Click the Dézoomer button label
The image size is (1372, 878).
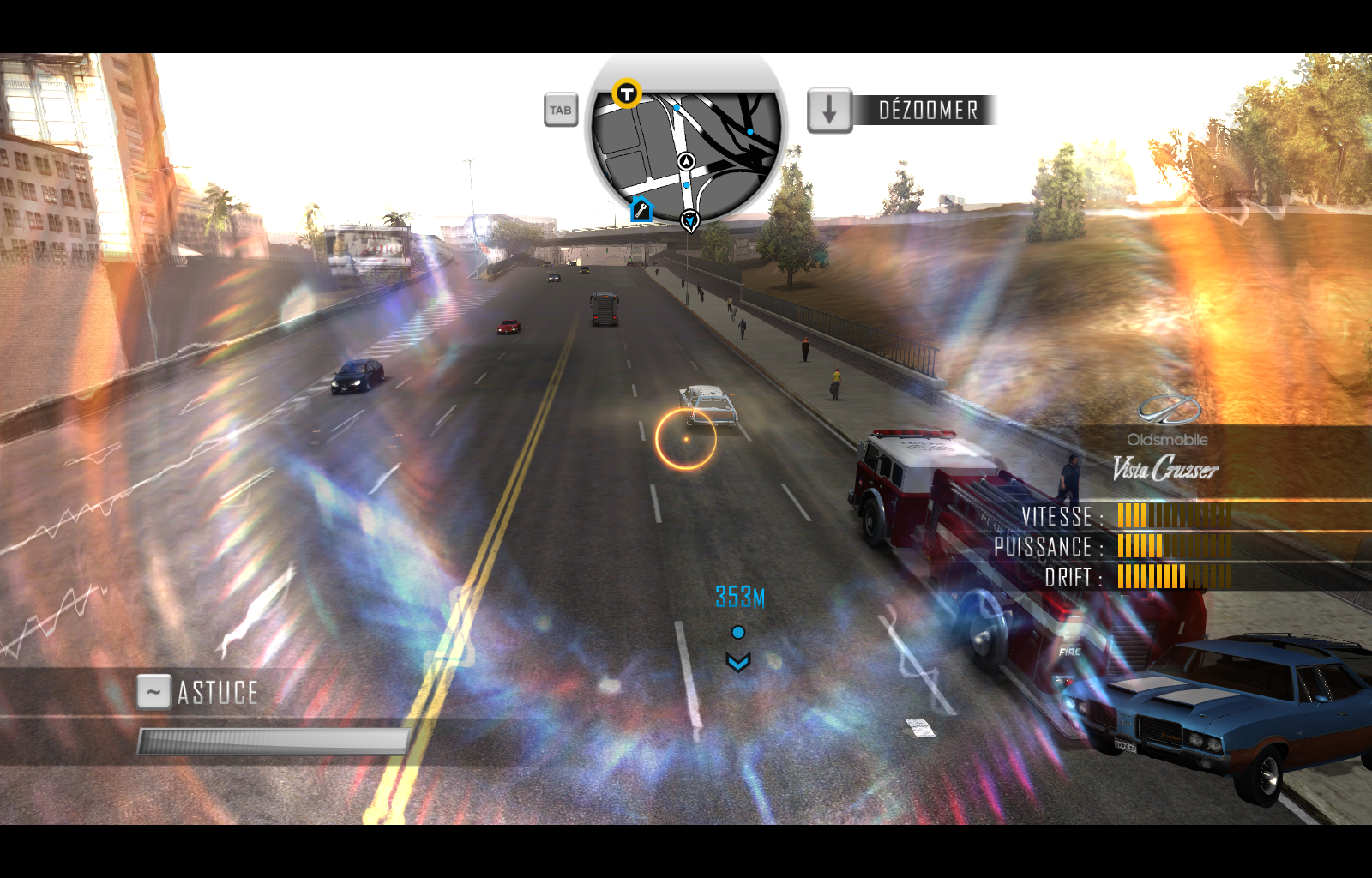pyautogui.click(x=927, y=109)
